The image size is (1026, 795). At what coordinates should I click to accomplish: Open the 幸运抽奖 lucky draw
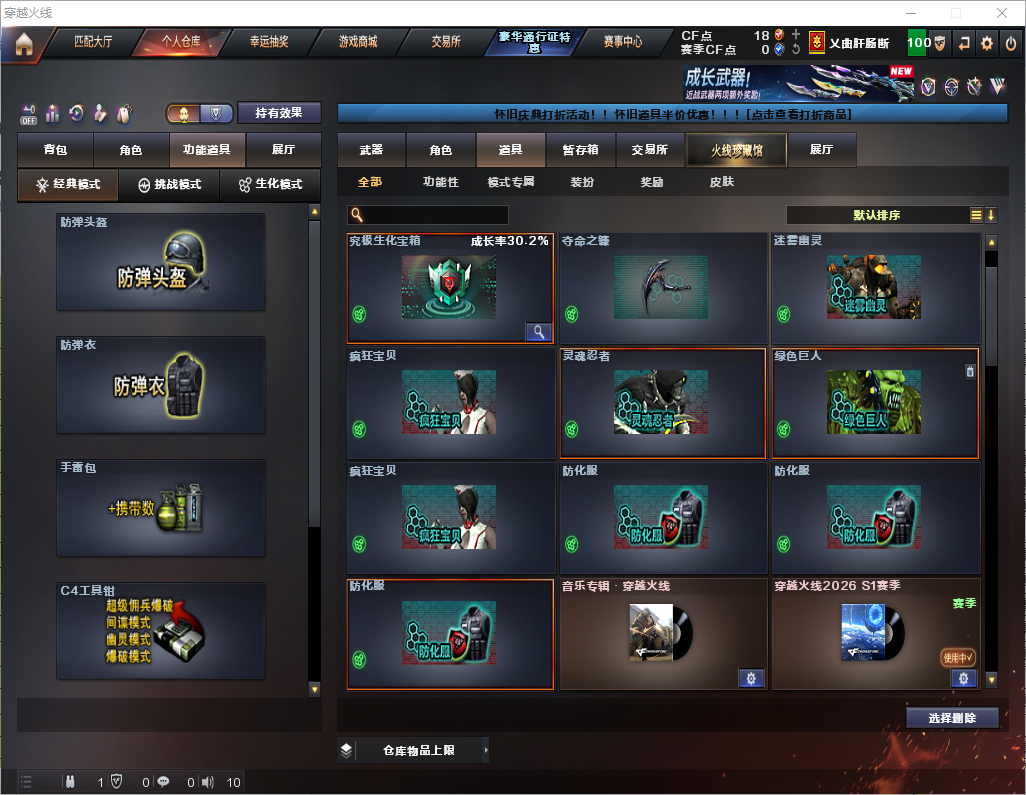click(x=268, y=42)
